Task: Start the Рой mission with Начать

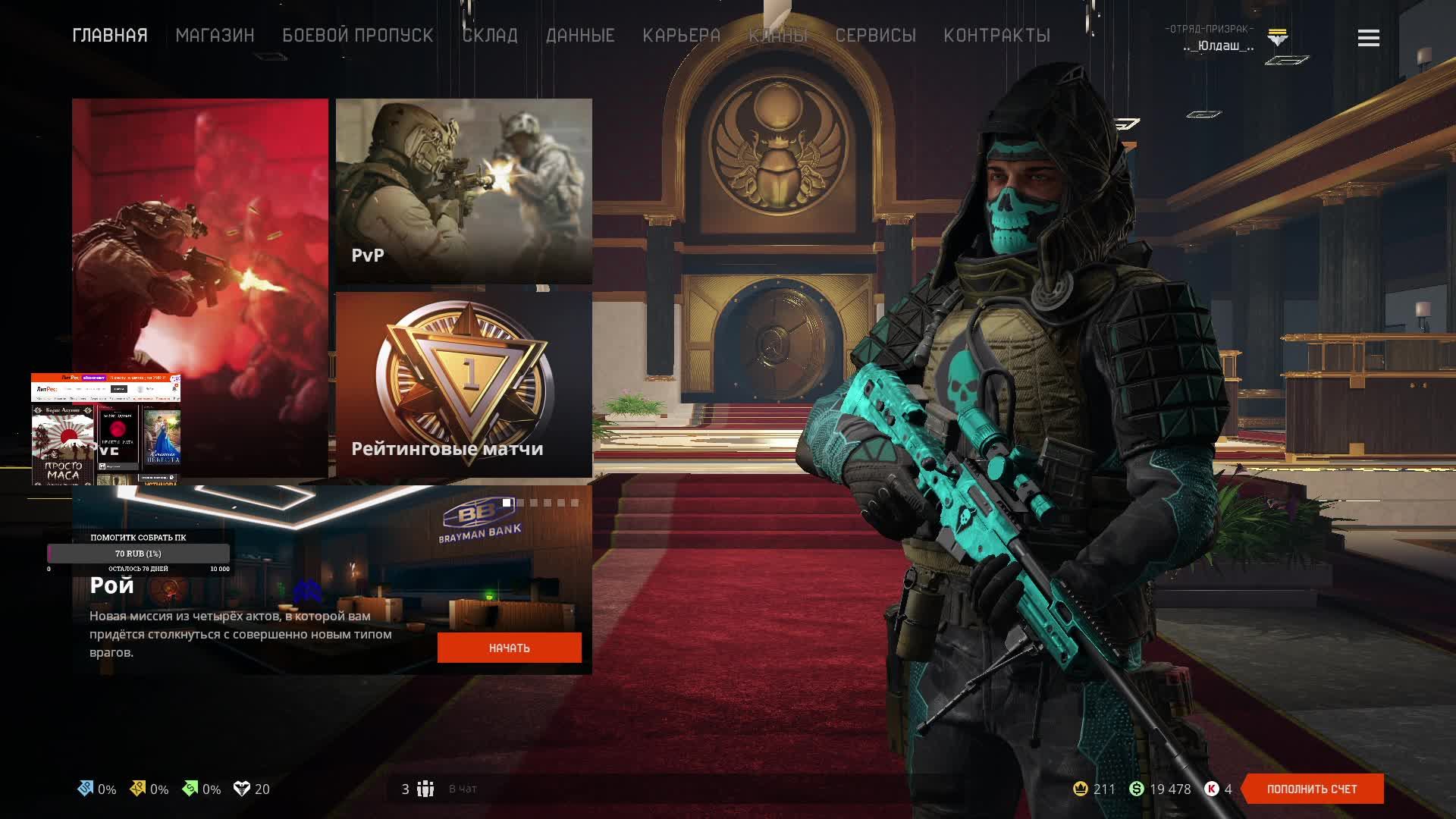Action: [x=509, y=648]
